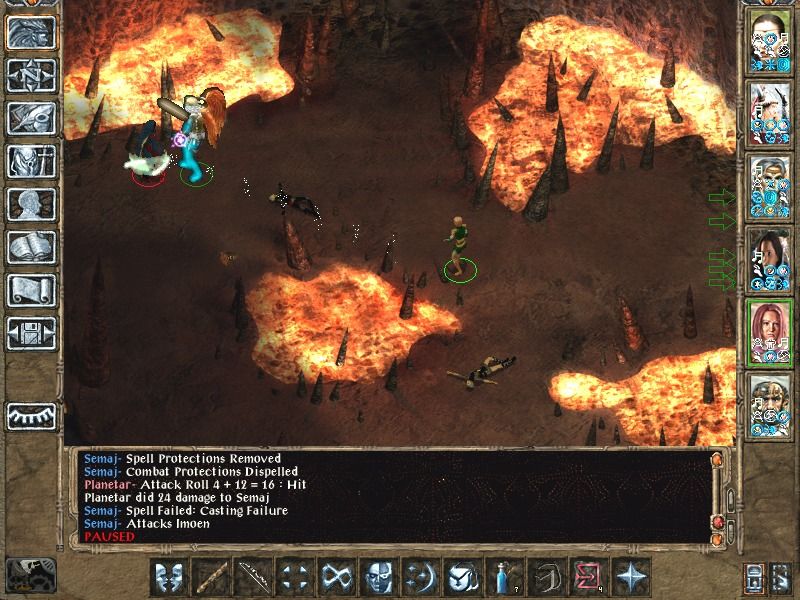Toggle the stealth face-mask ability
This screenshot has width=800, height=600.
click(x=379, y=577)
